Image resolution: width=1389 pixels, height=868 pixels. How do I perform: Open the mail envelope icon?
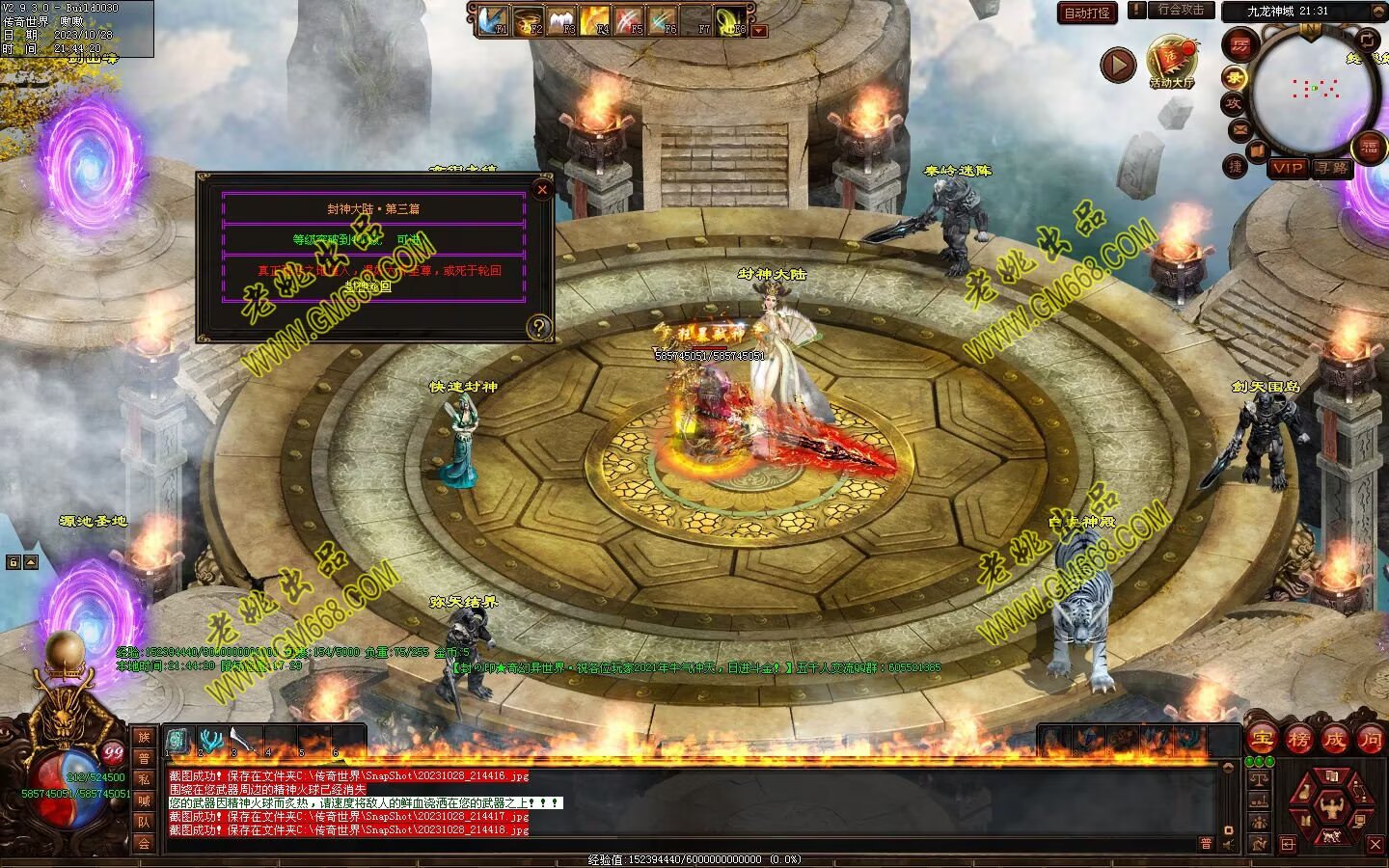pyautogui.click(x=1239, y=129)
